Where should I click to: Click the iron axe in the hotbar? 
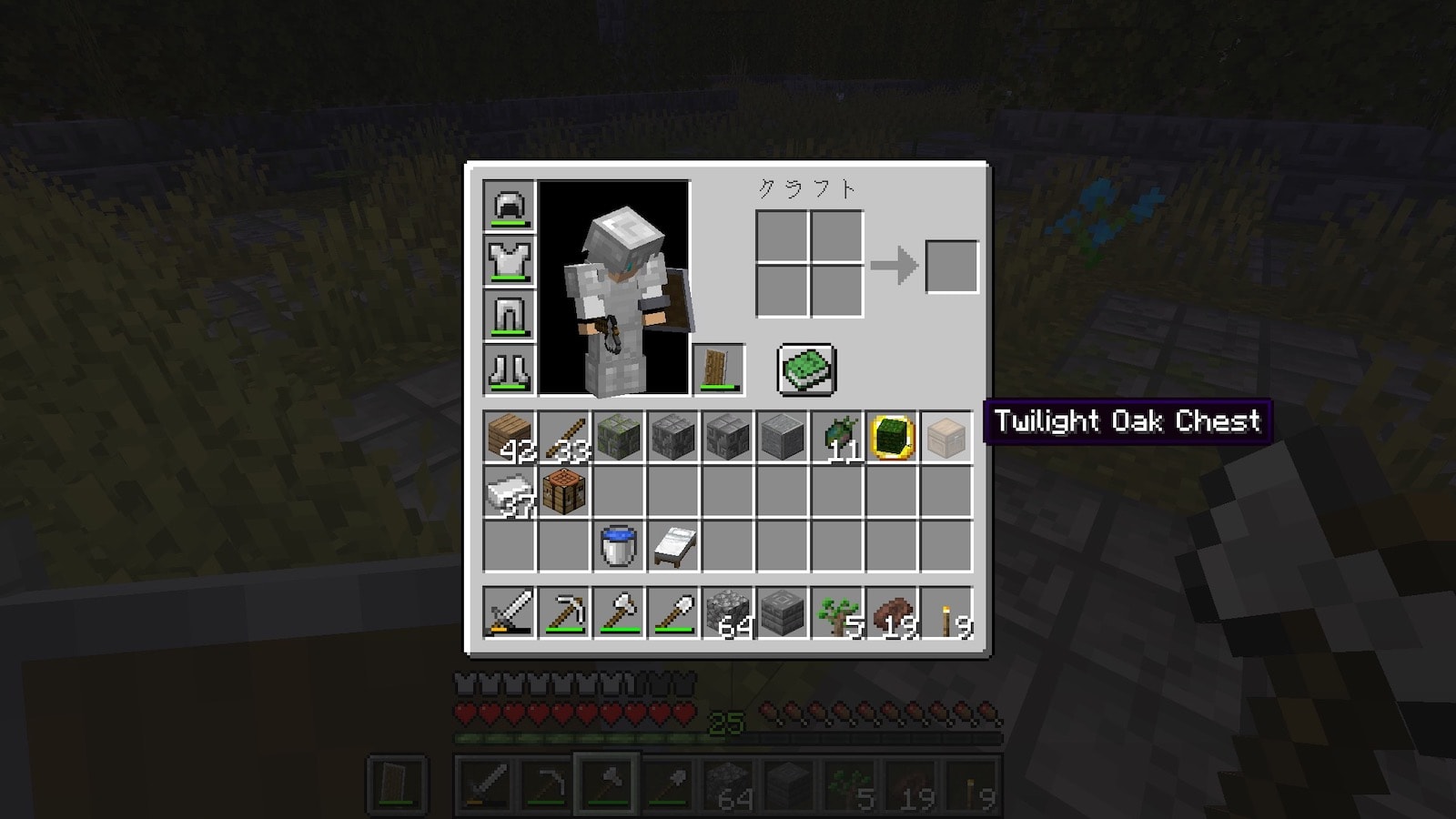point(618,612)
